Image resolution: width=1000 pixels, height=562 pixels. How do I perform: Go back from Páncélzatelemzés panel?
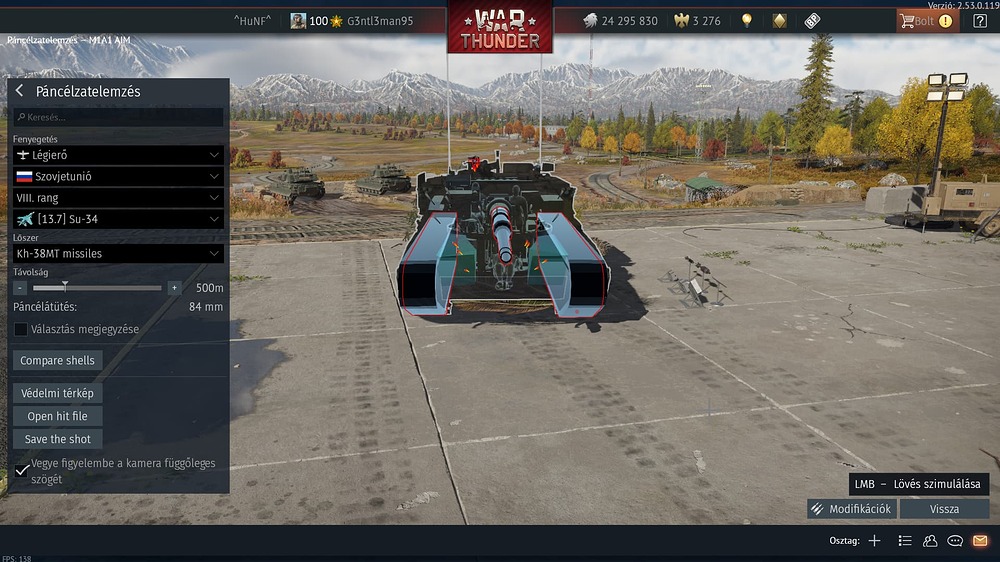click(19, 91)
